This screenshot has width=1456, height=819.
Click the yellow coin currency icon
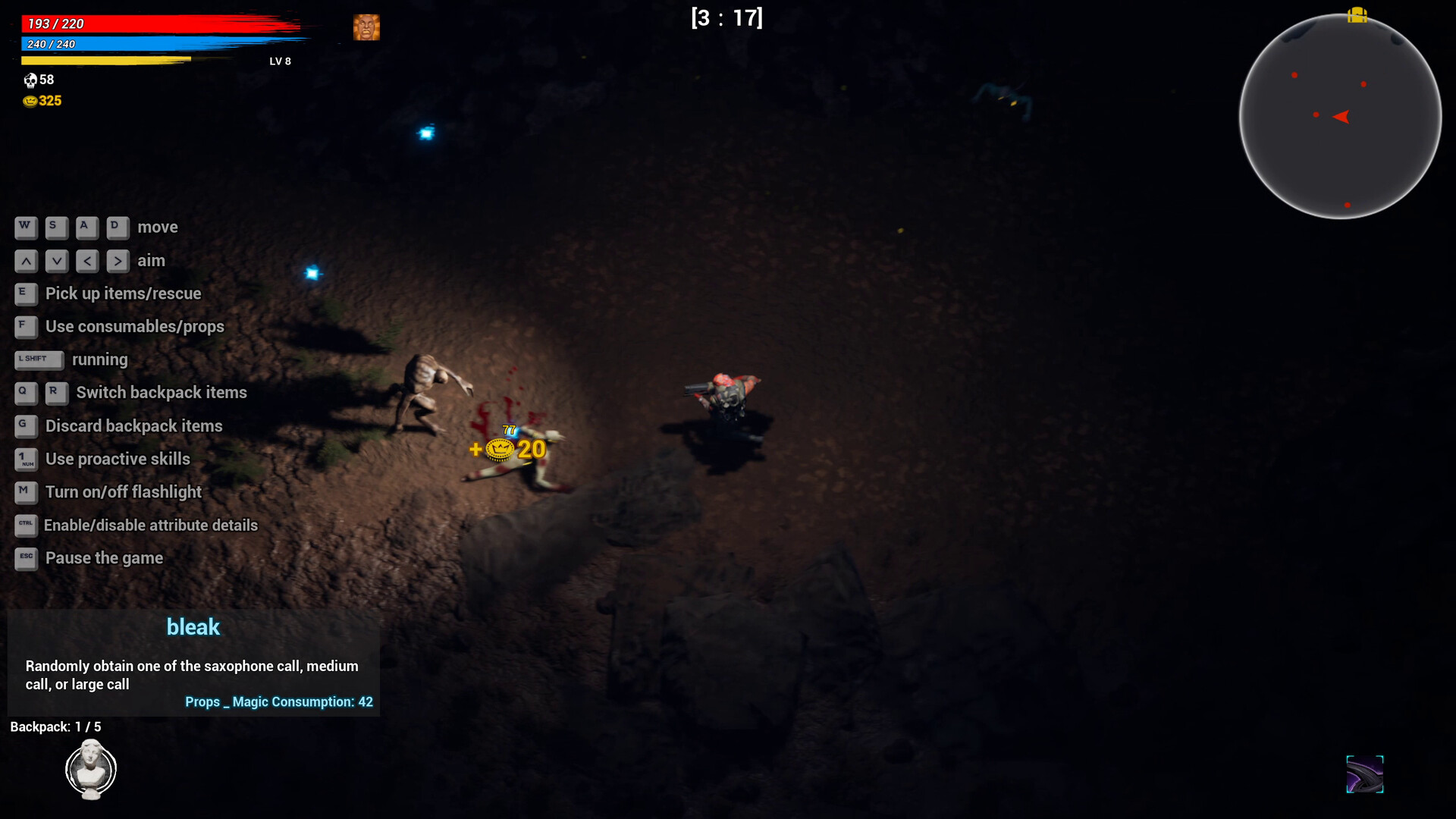click(x=27, y=100)
